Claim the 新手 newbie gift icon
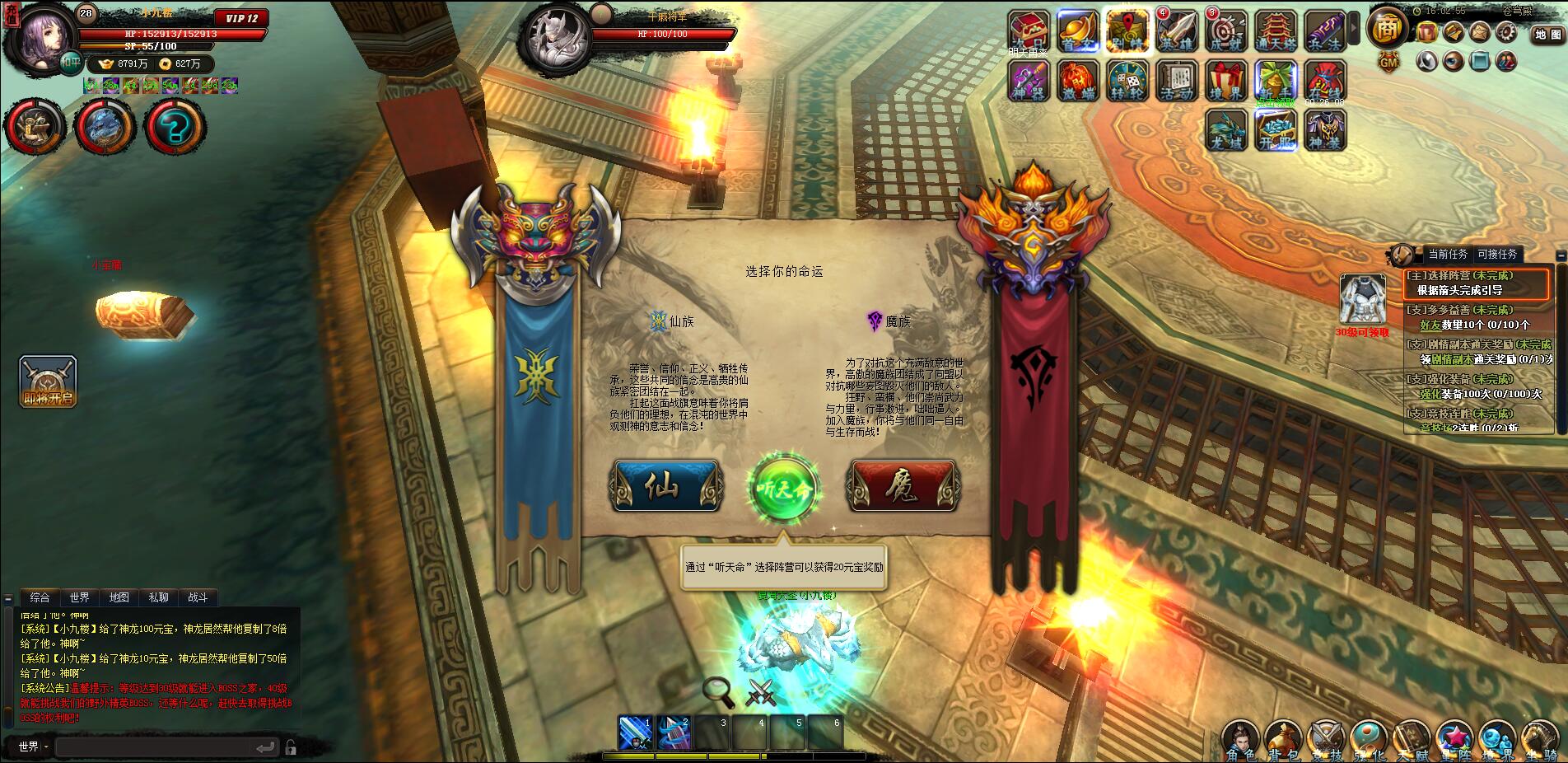 click(x=1276, y=81)
